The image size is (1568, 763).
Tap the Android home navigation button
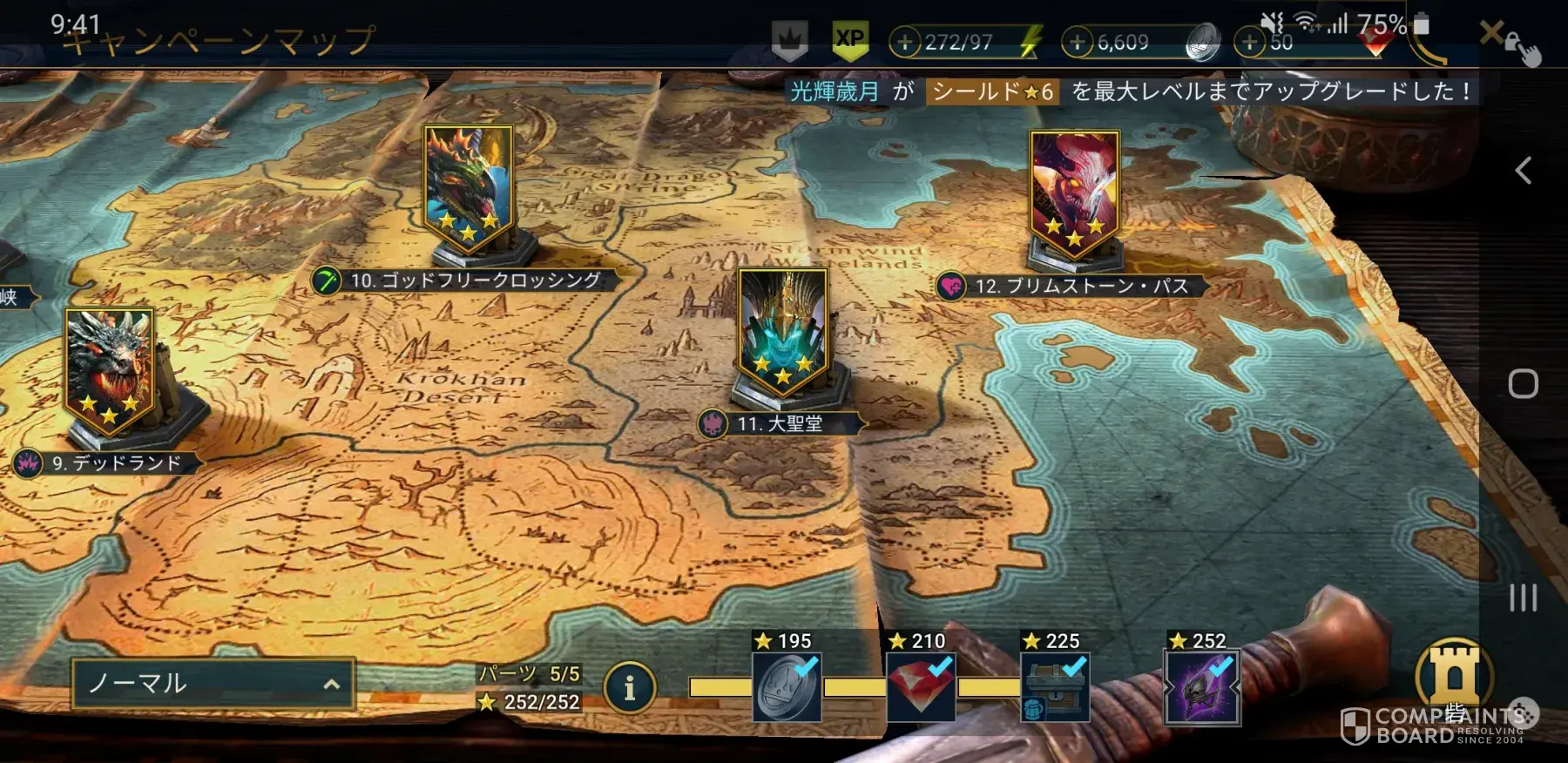(1523, 383)
